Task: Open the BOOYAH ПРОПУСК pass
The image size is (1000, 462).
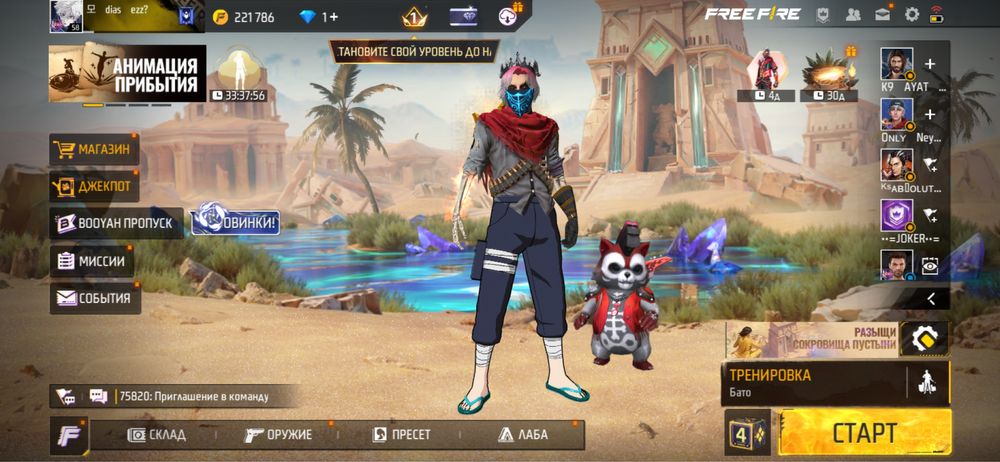Action: [115, 223]
